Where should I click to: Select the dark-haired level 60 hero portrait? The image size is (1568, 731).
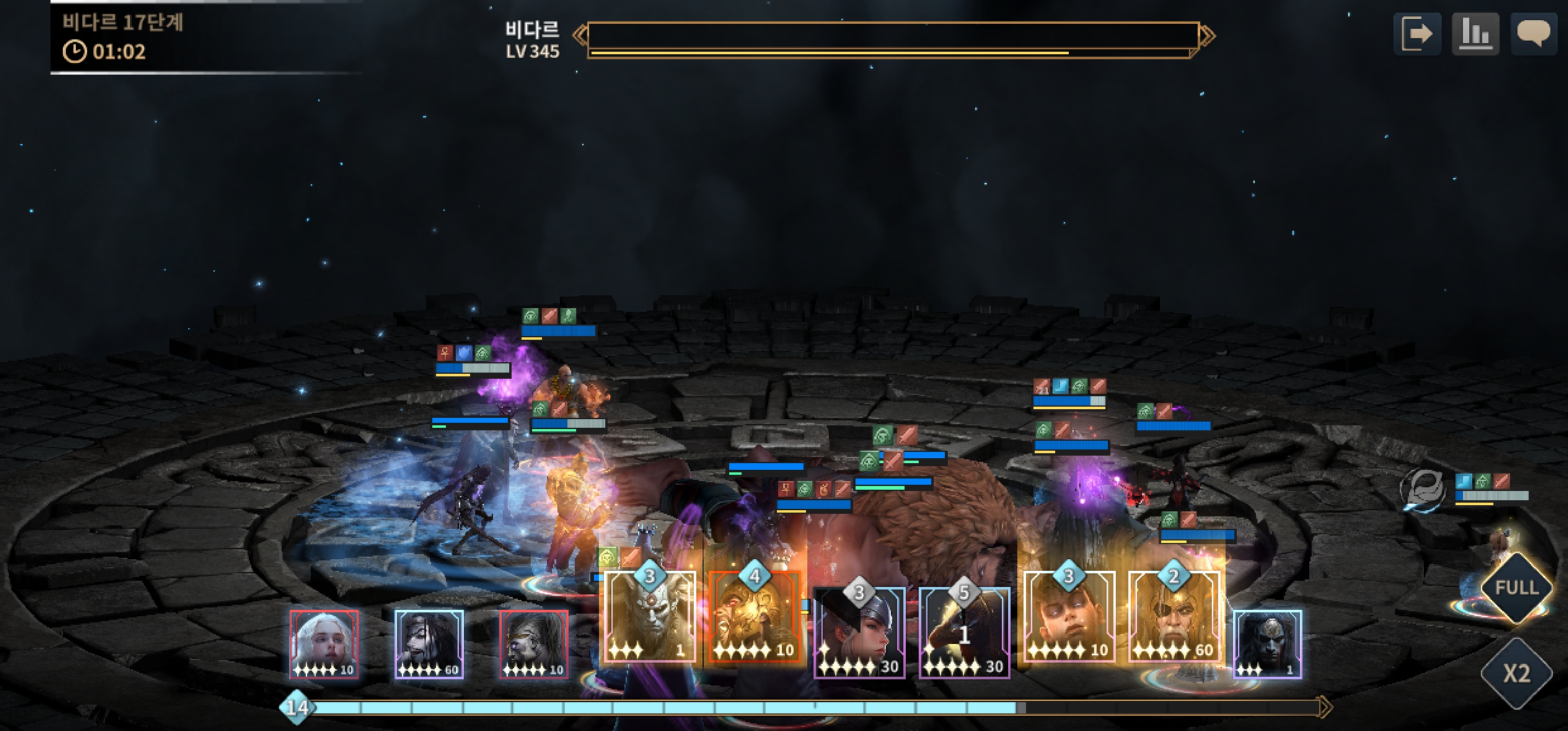[x=429, y=644]
